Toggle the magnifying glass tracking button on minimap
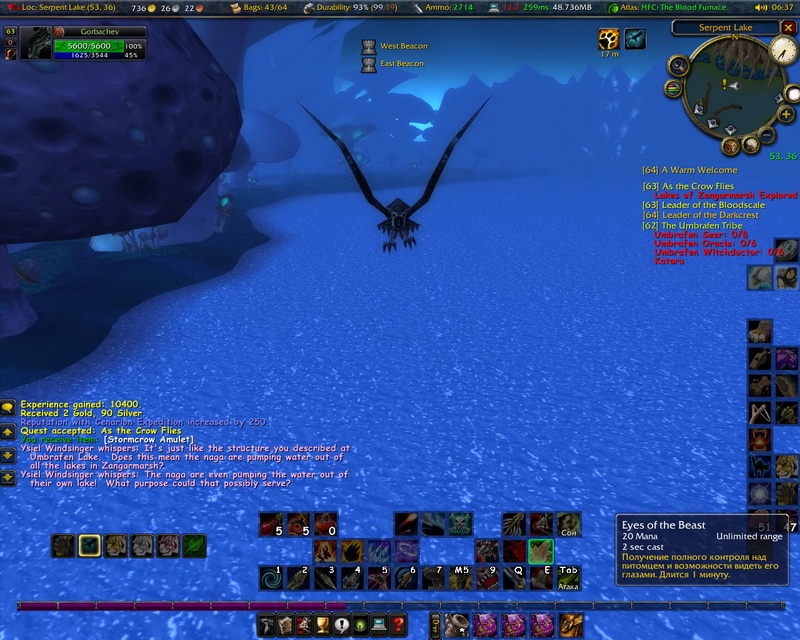Image resolution: width=800 pixels, height=640 pixels. [x=678, y=67]
